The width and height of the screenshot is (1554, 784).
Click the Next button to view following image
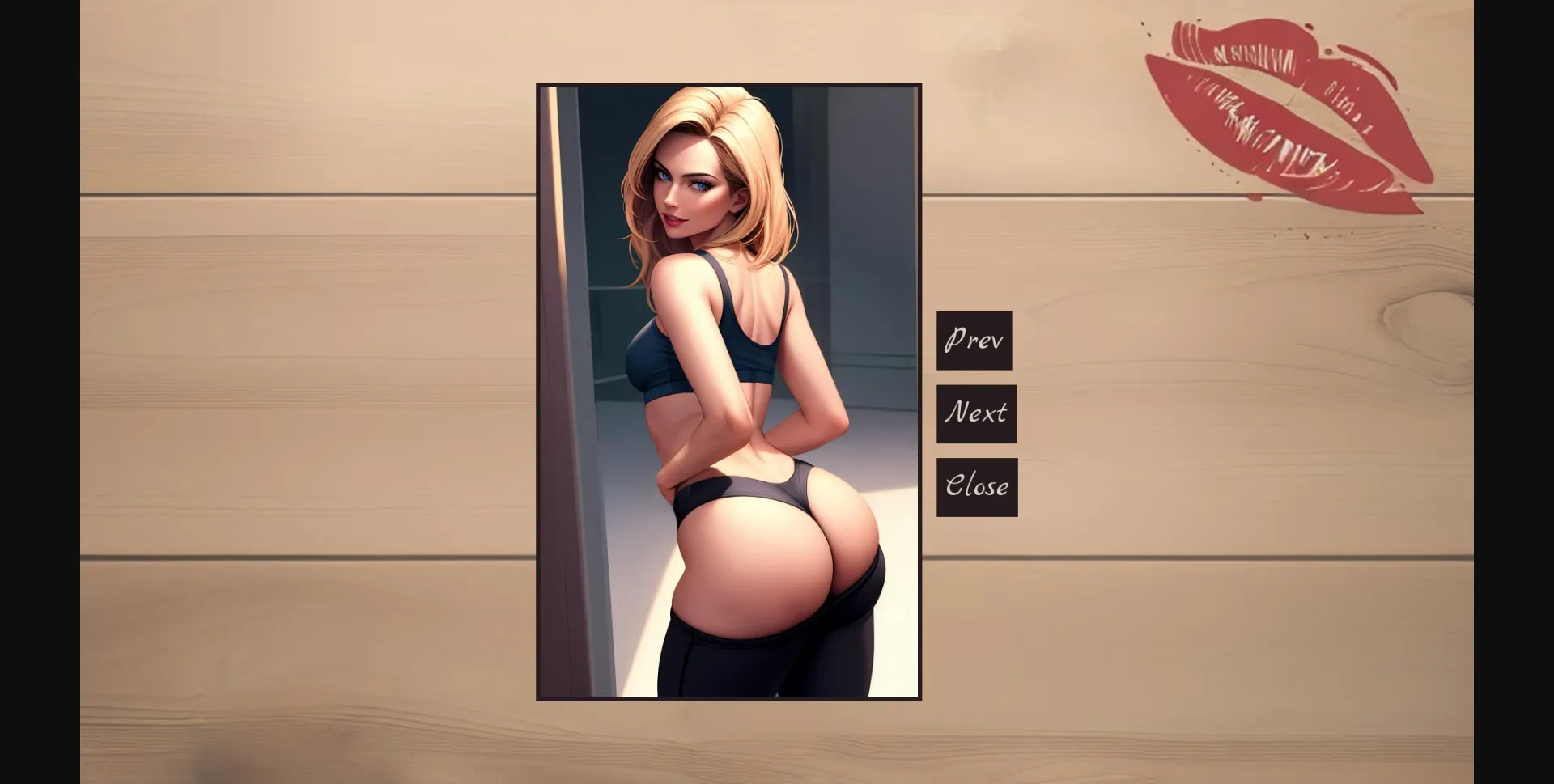[976, 413]
